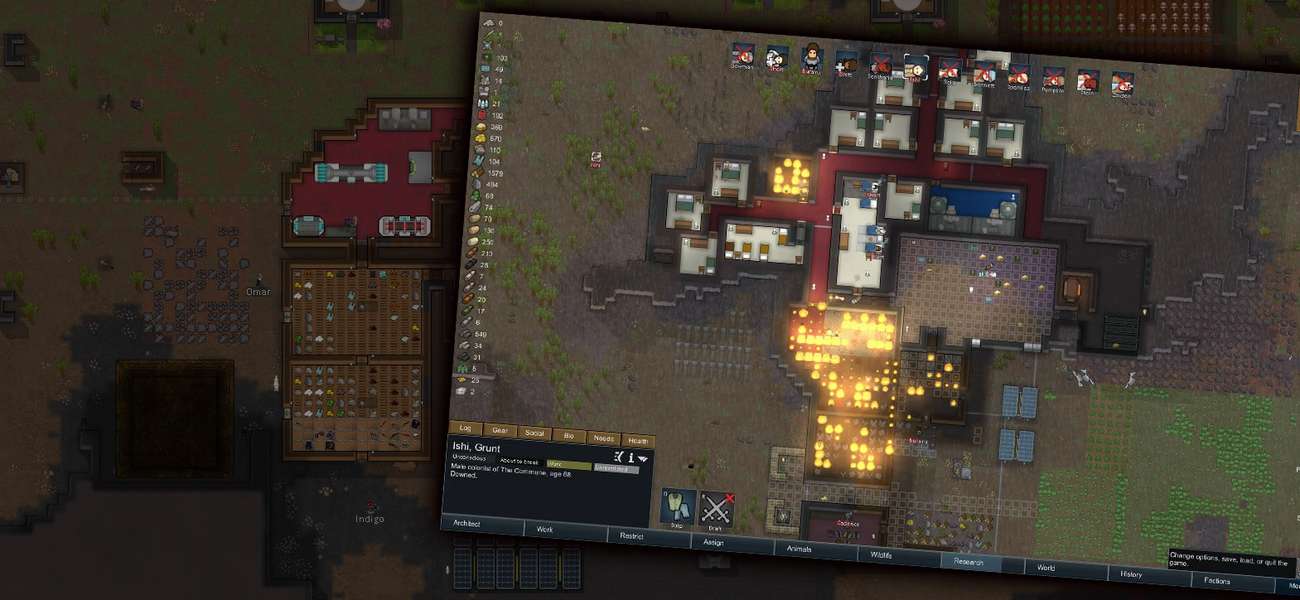
Task: Switch to the Social tab
Action: point(533,433)
